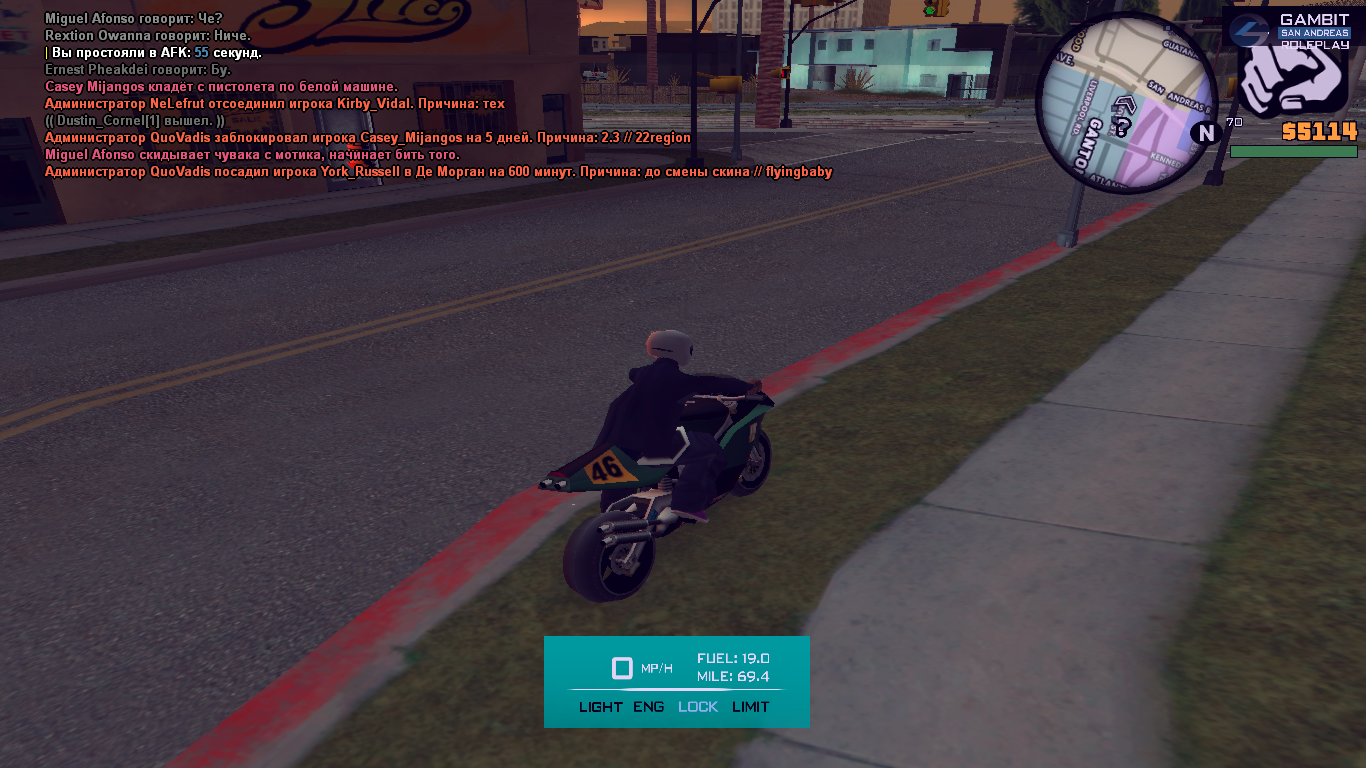Viewport: 1366px width, 768px height.
Task: Click the North compass marker on radar
Action: (x=1206, y=133)
